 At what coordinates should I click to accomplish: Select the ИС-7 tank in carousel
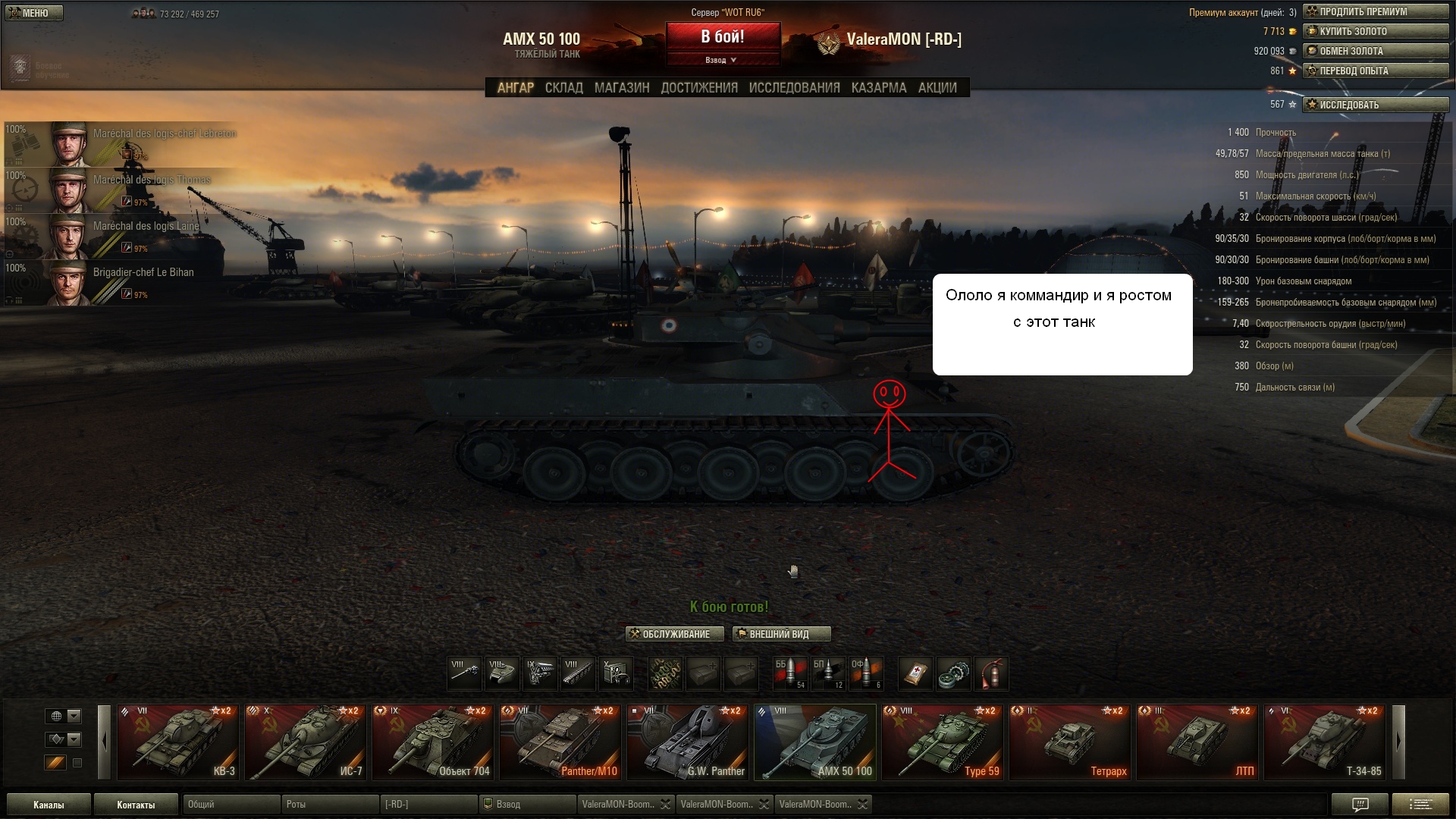point(306,742)
